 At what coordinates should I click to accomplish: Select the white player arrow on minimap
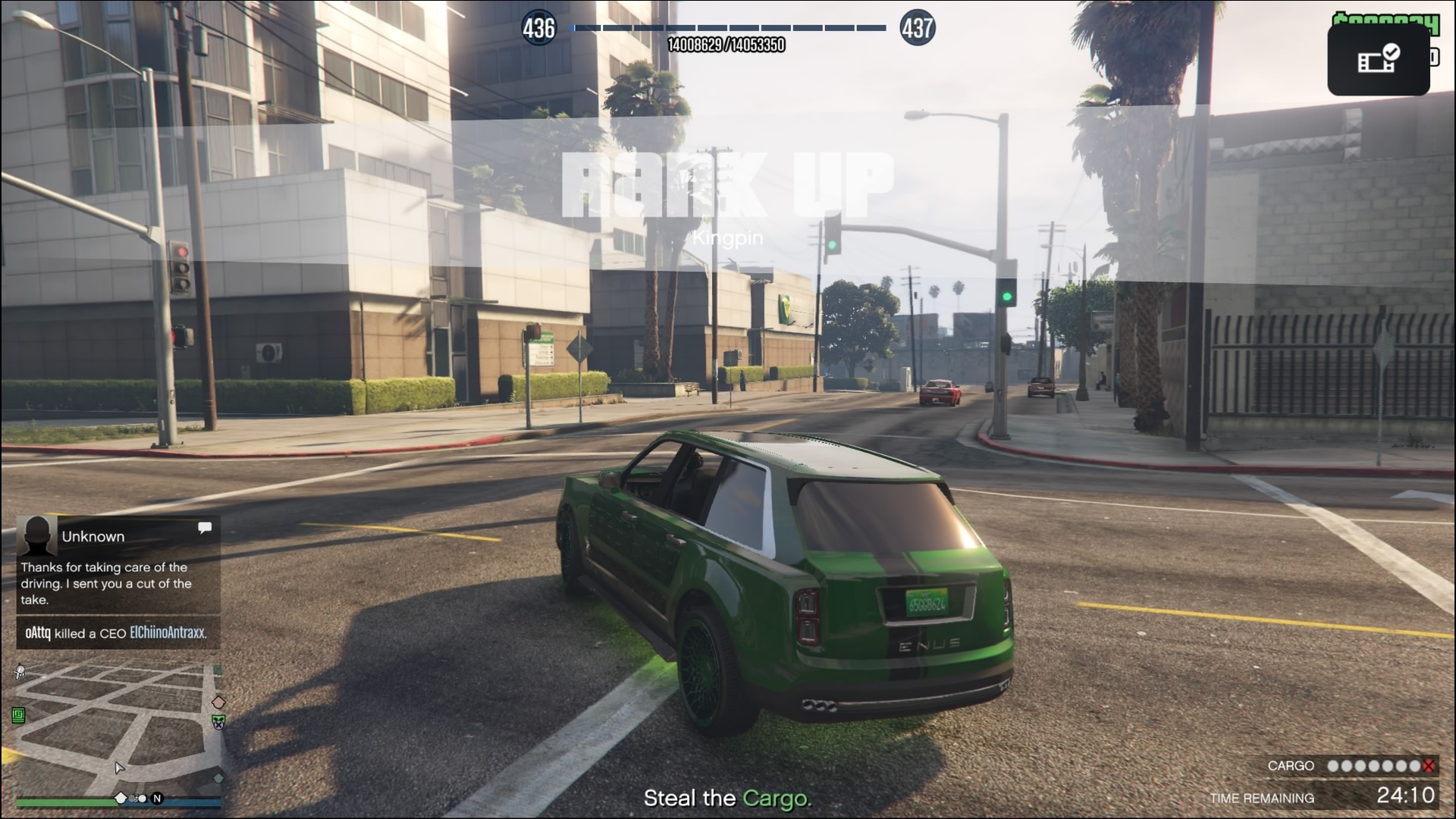coord(119,767)
